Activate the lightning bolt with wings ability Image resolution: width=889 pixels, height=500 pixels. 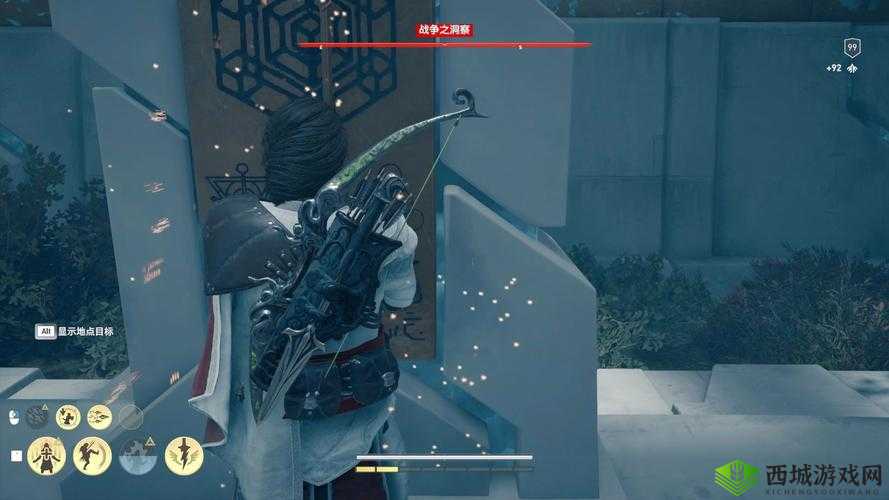pos(184,455)
